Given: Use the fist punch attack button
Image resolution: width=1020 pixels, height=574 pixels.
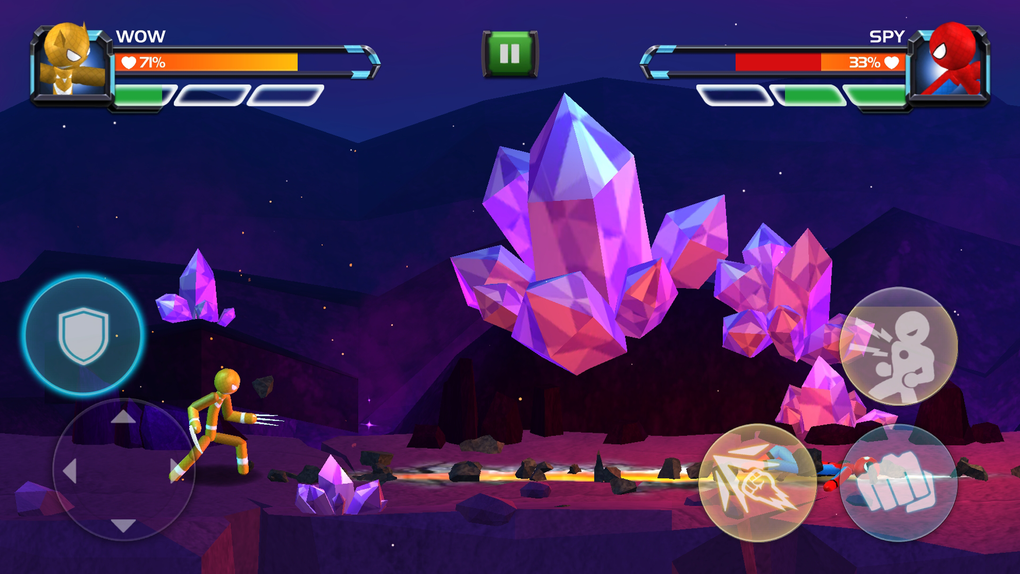Looking at the screenshot, I should pyautogui.click(x=898, y=484).
